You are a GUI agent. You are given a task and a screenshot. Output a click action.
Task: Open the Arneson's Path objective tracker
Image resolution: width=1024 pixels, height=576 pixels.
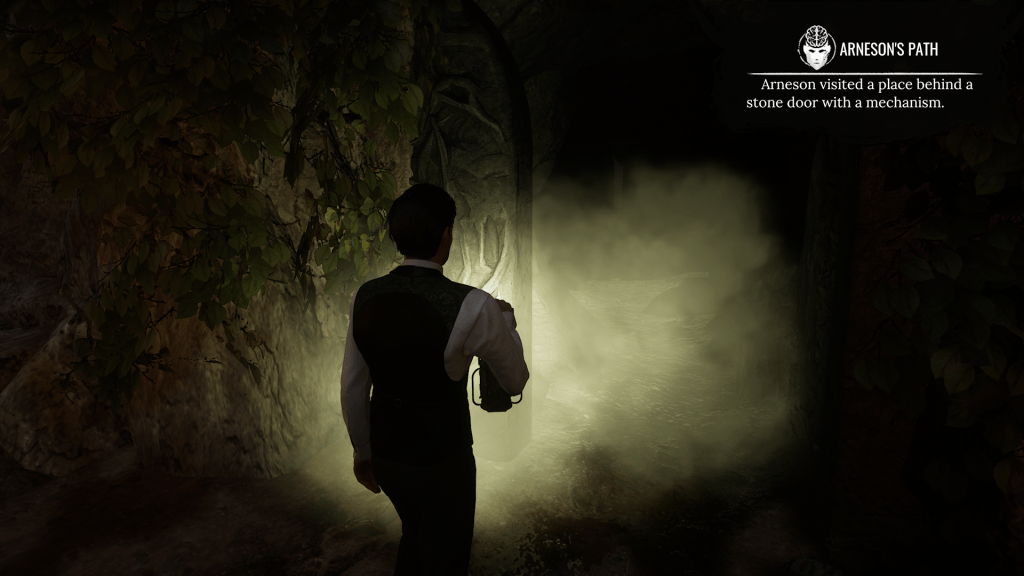tap(888, 48)
